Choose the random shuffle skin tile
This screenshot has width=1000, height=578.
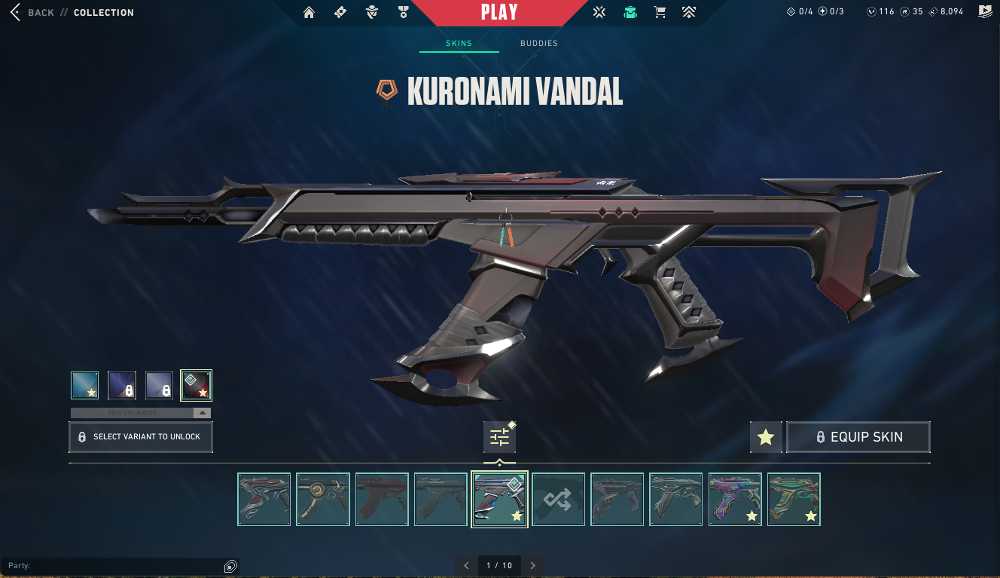558,499
